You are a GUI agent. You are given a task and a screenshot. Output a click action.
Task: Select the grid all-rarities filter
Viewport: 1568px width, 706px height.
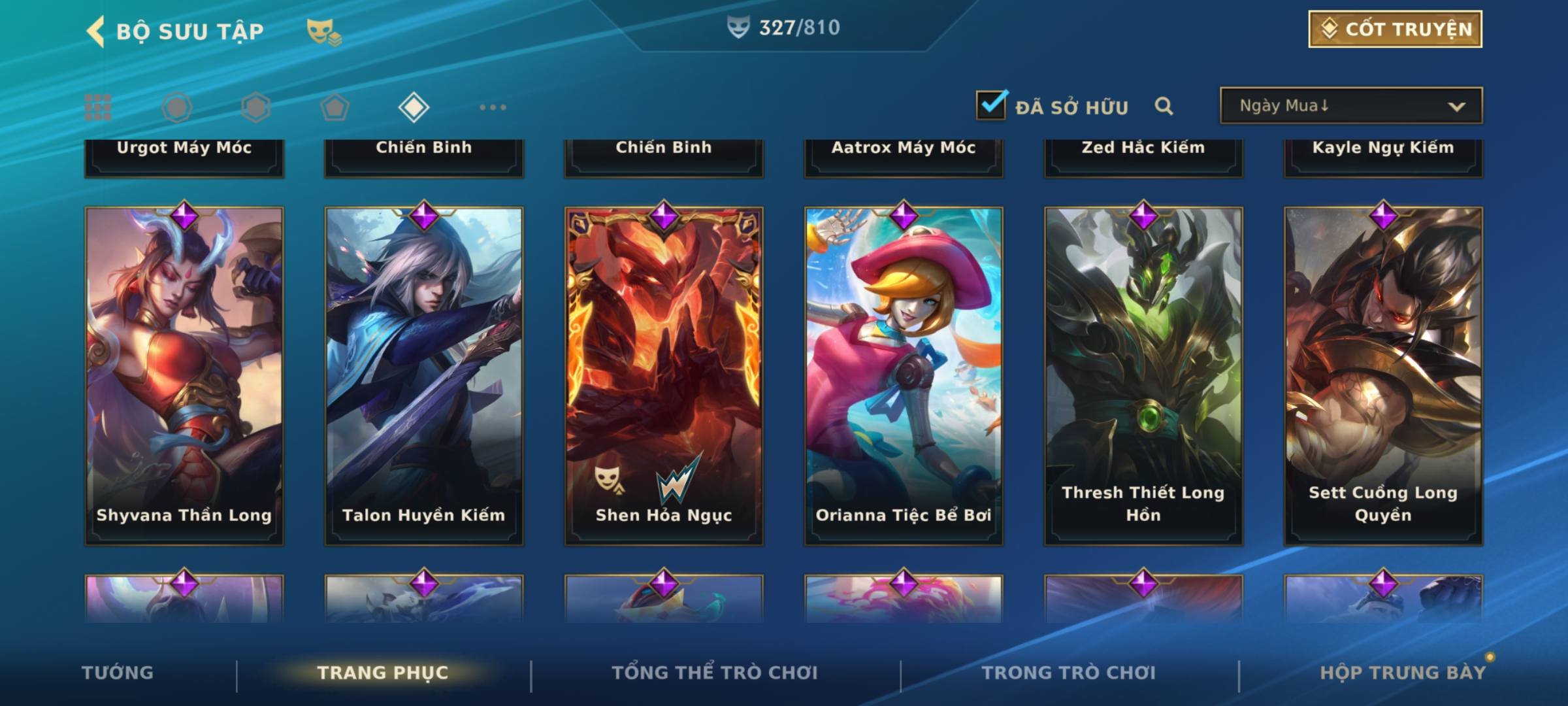(98, 107)
